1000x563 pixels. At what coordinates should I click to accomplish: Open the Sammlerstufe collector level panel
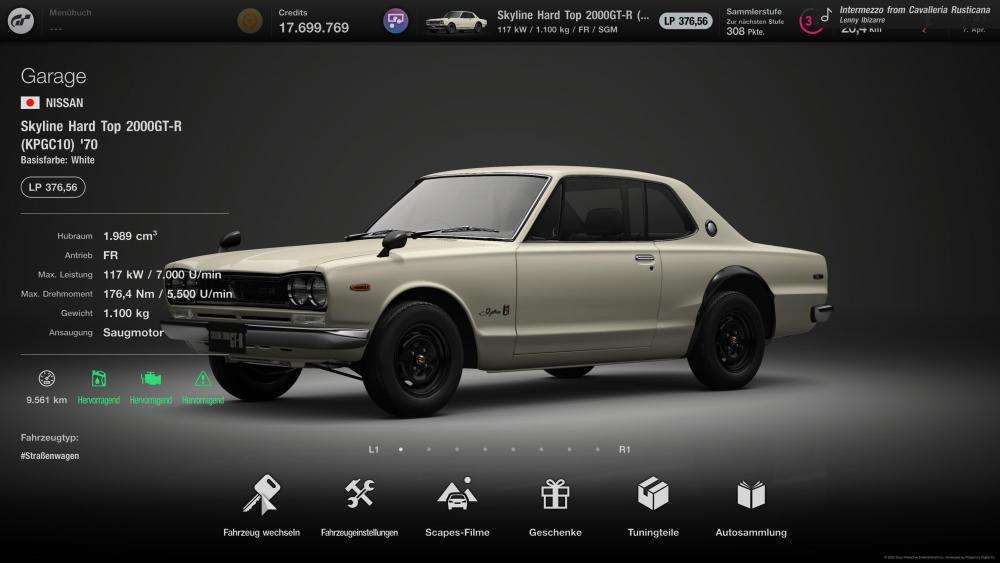tap(753, 21)
